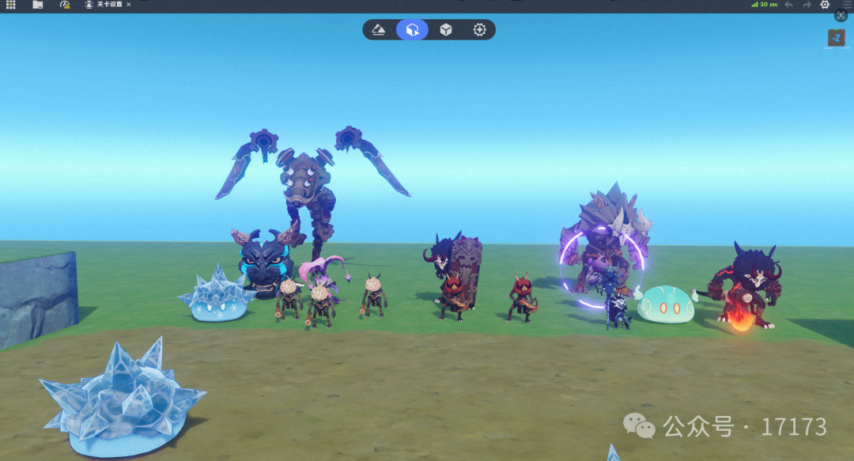Toggle the fullscreen view button
The image size is (854, 461).
point(841,15)
